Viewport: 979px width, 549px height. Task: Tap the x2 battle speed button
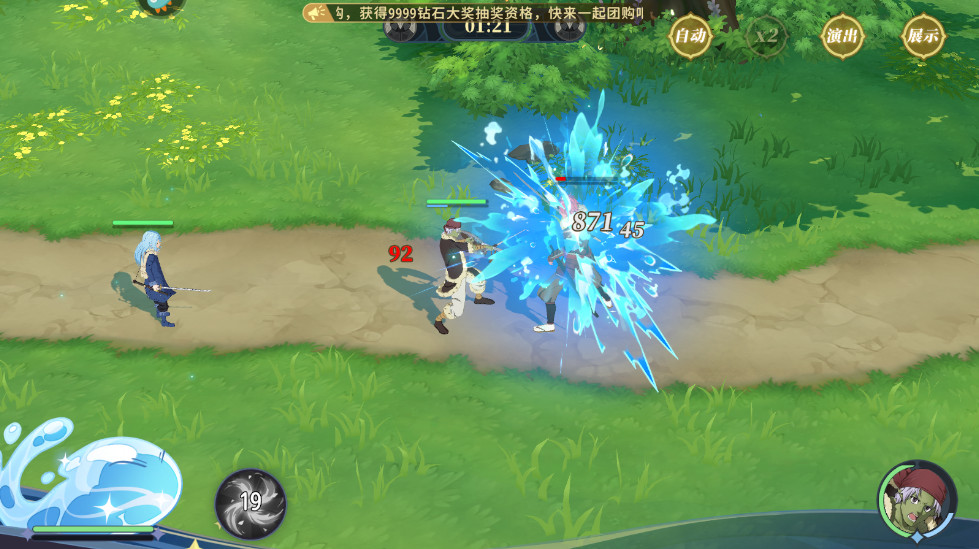point(767,37)
